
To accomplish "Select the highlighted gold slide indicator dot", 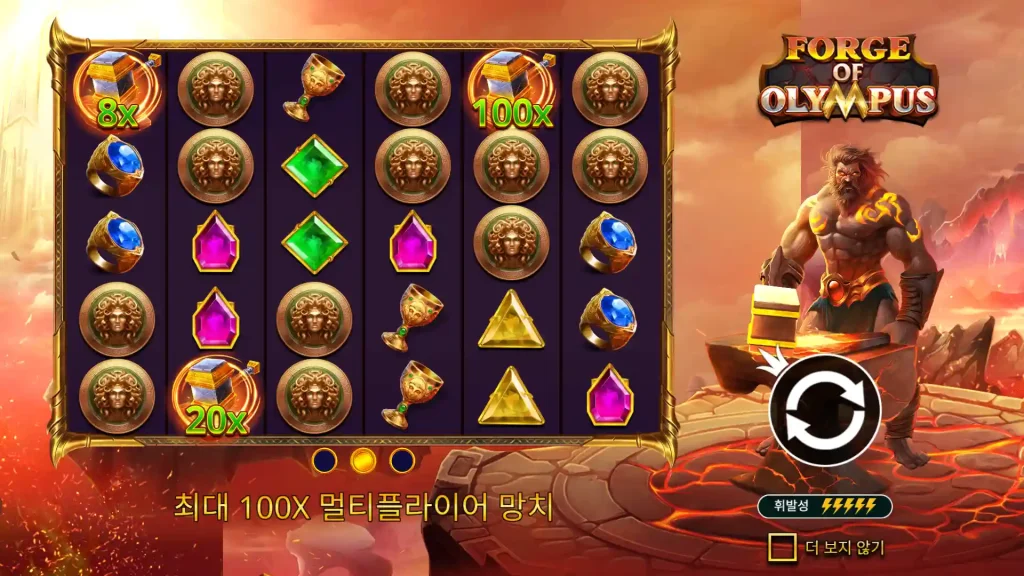I will 363,460.
